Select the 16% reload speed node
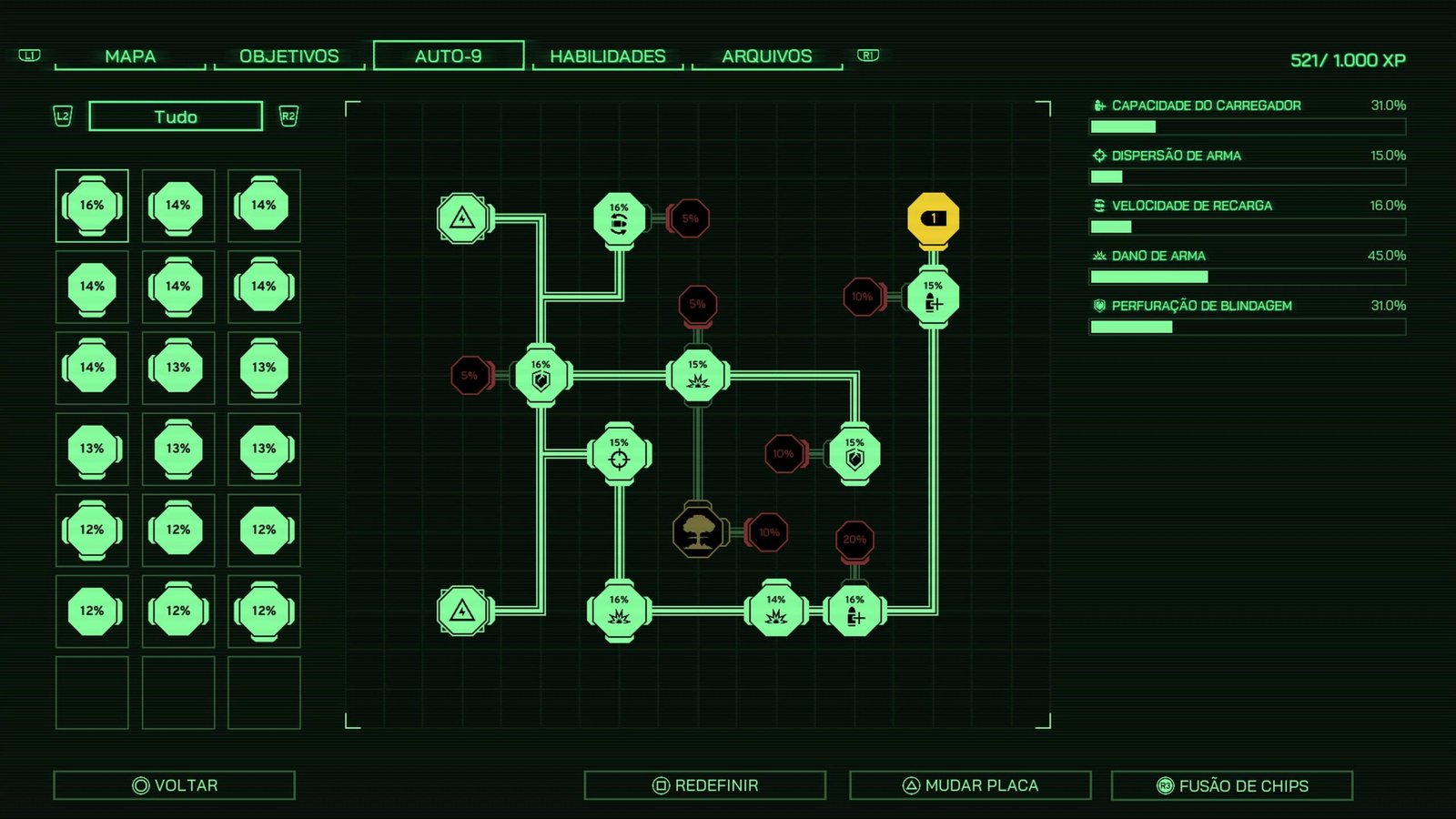The width and height of the screenshot is (1456, 819). 619,219
